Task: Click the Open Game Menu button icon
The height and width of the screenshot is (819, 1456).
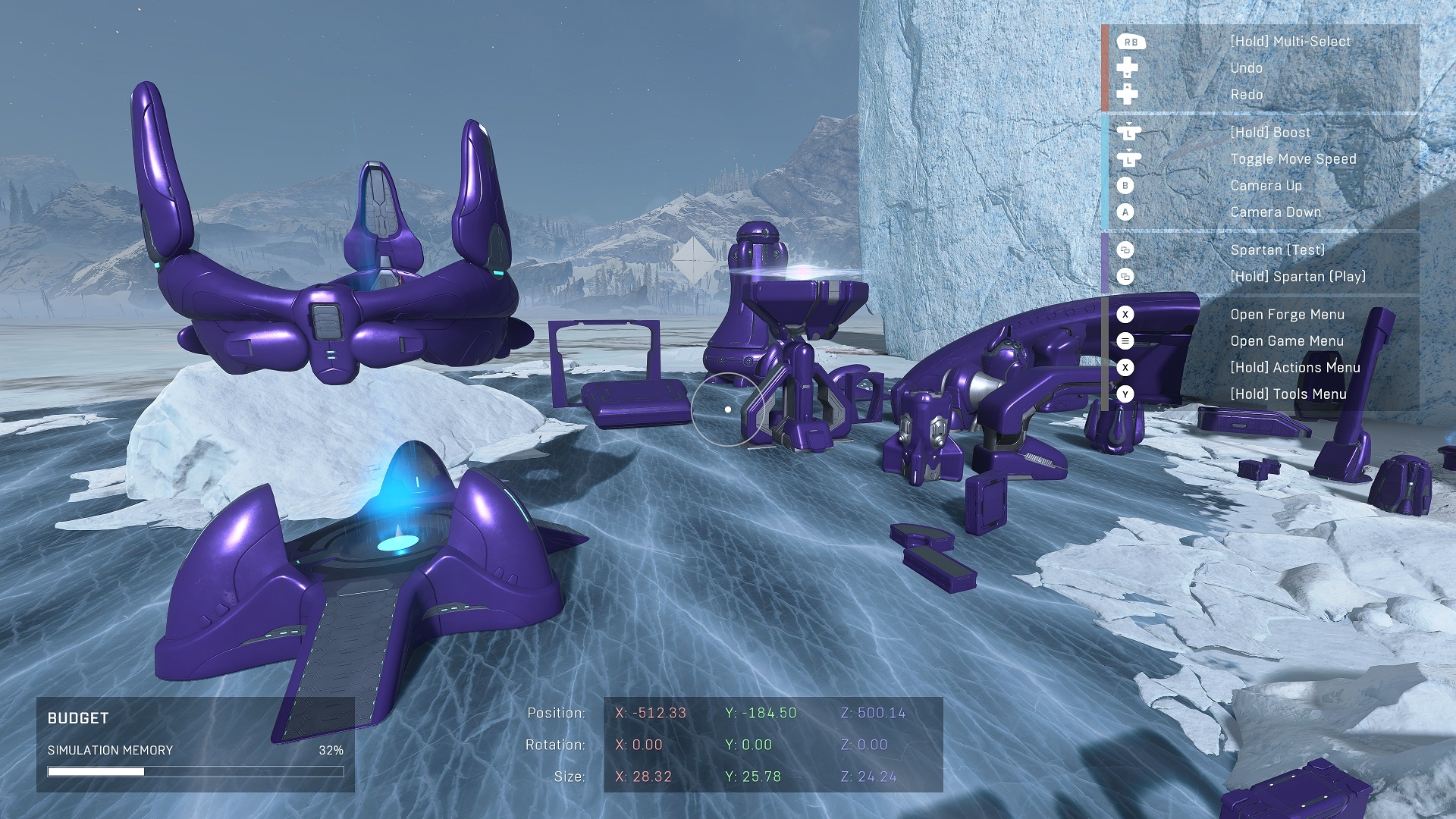Action: pyautogui.click(x=1125, y=341)
